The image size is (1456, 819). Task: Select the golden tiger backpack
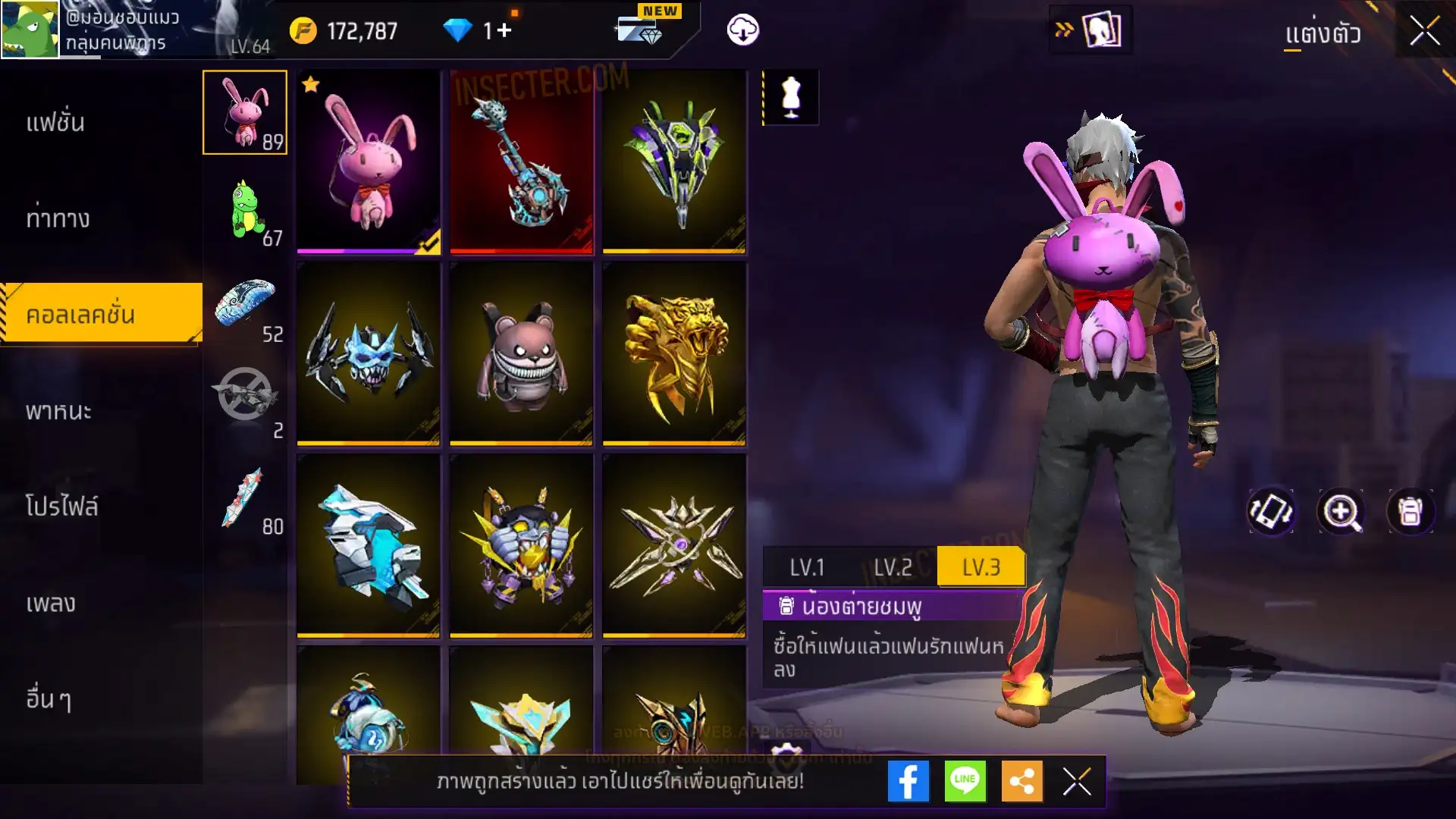(x=674, y=354)
